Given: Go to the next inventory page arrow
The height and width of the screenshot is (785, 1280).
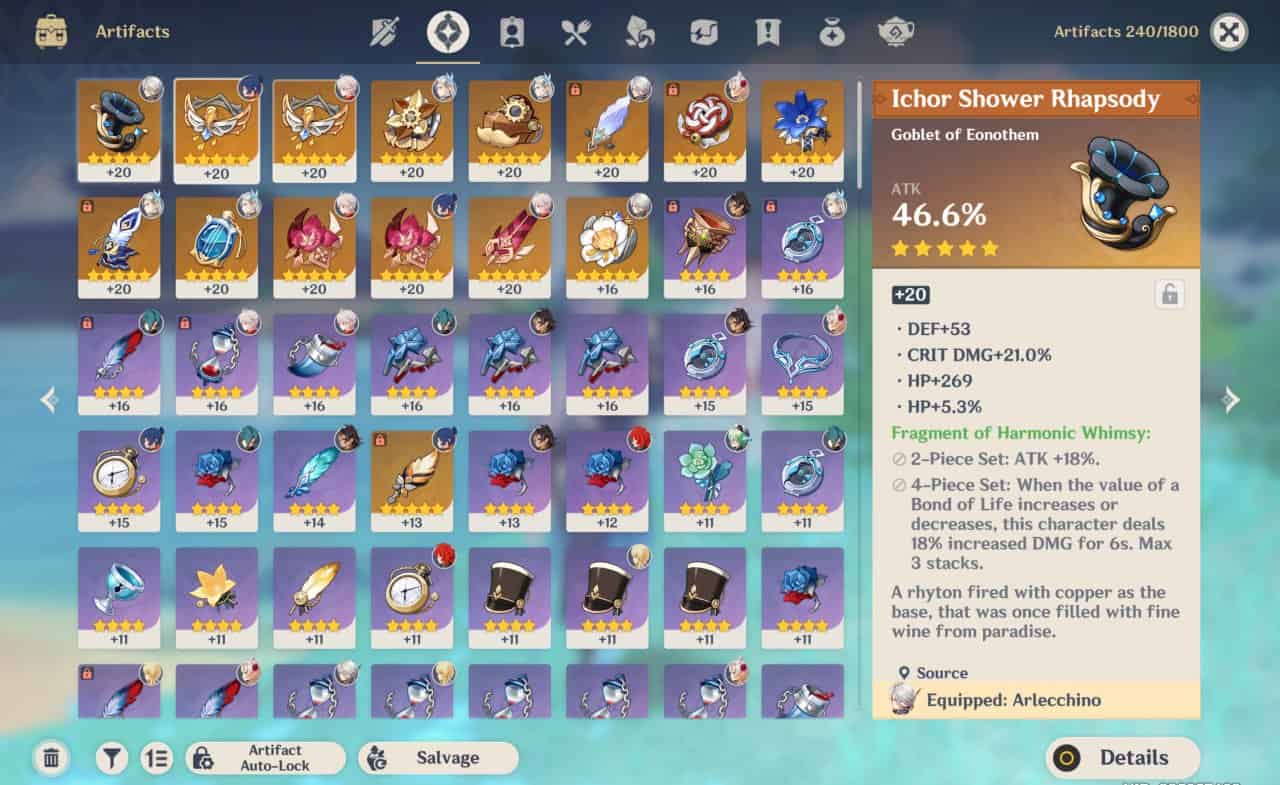Looking at the screenshot, I should pyautogui.click(x=1231, y=400).
